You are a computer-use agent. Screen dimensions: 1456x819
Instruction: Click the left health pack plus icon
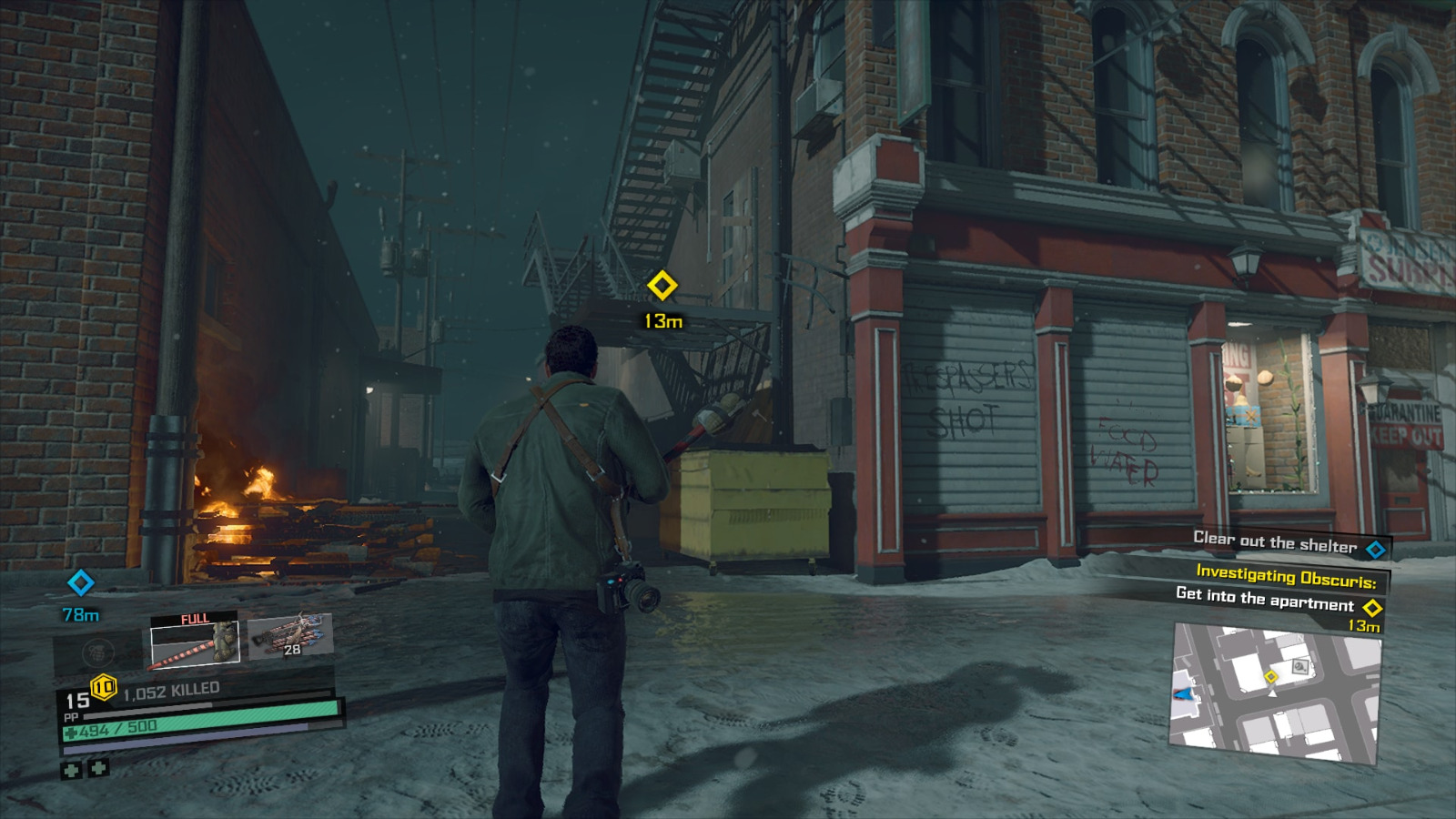pyautogui.click(x=73, y=770)
